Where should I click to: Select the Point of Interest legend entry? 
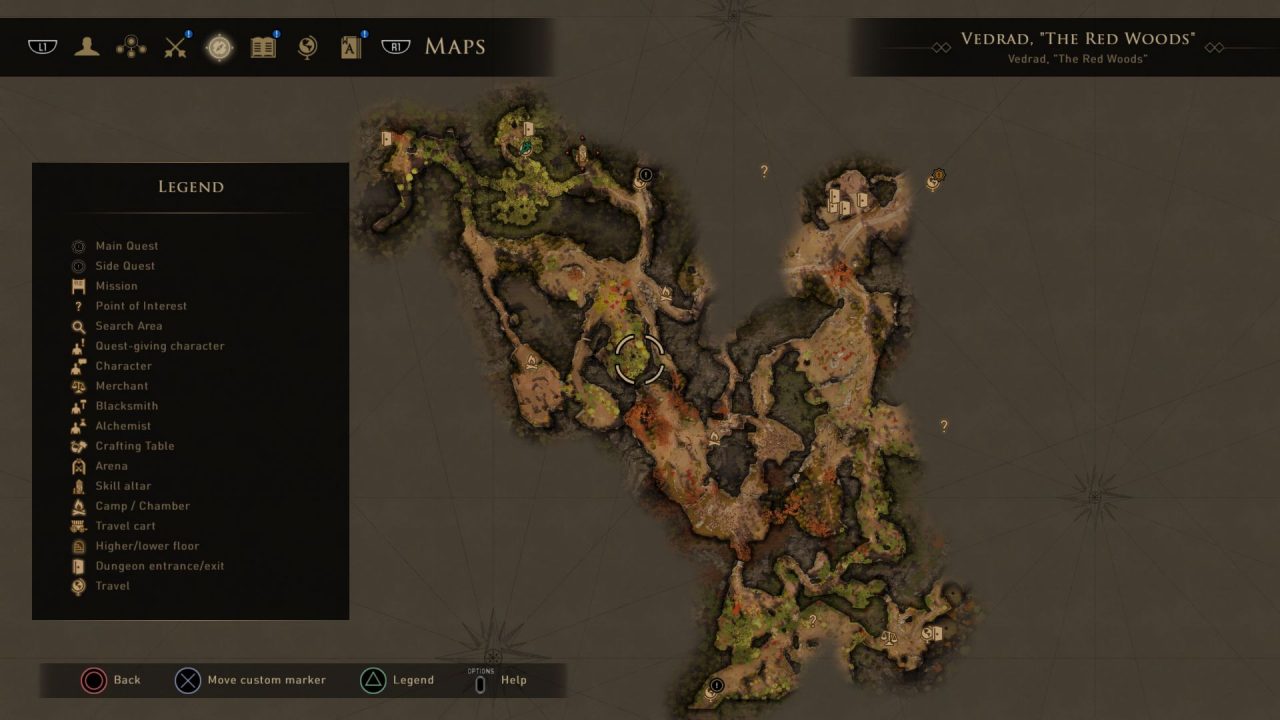click(x=141, y=306)
